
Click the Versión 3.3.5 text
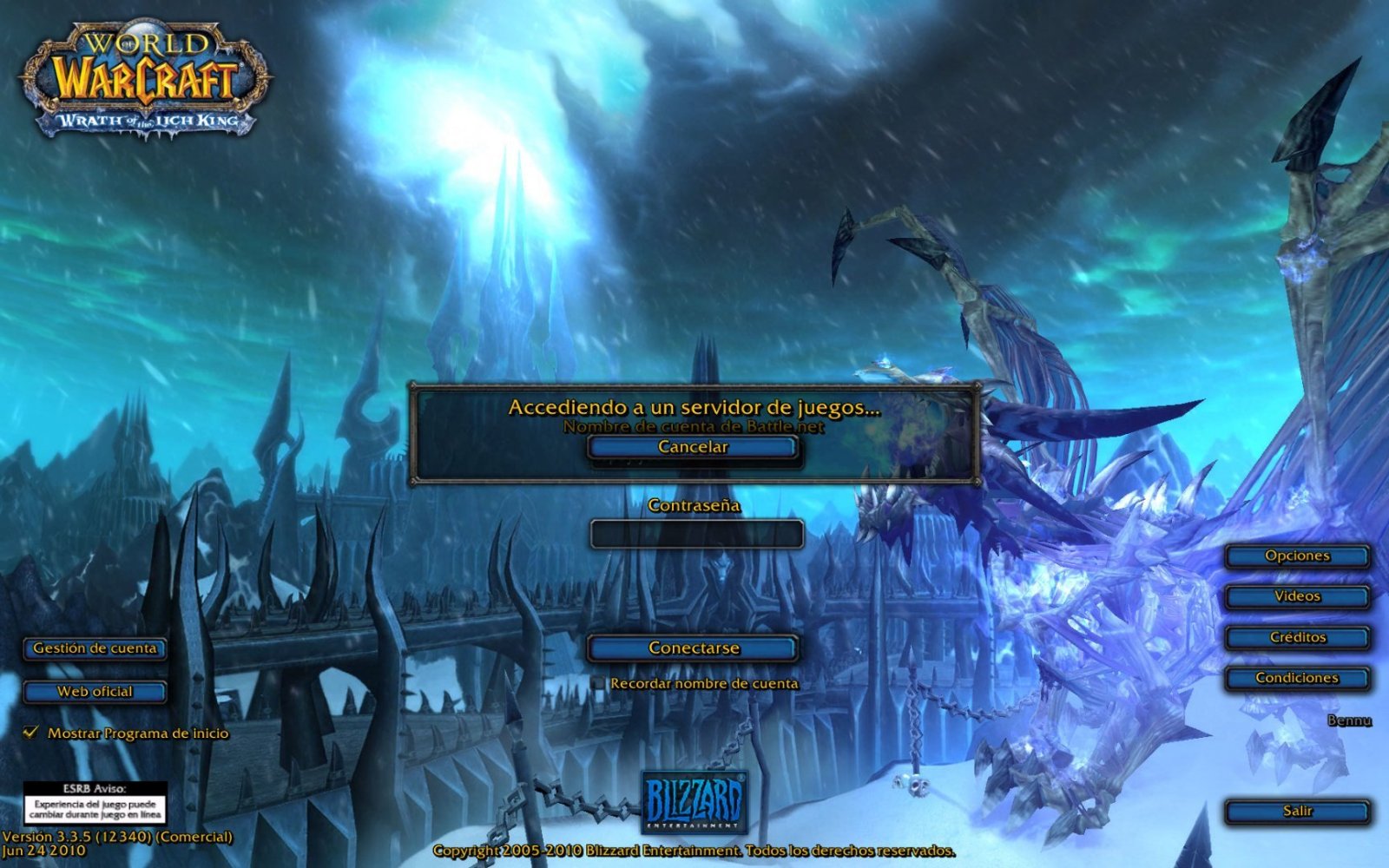pyautogui.click(x=117, y=838)
